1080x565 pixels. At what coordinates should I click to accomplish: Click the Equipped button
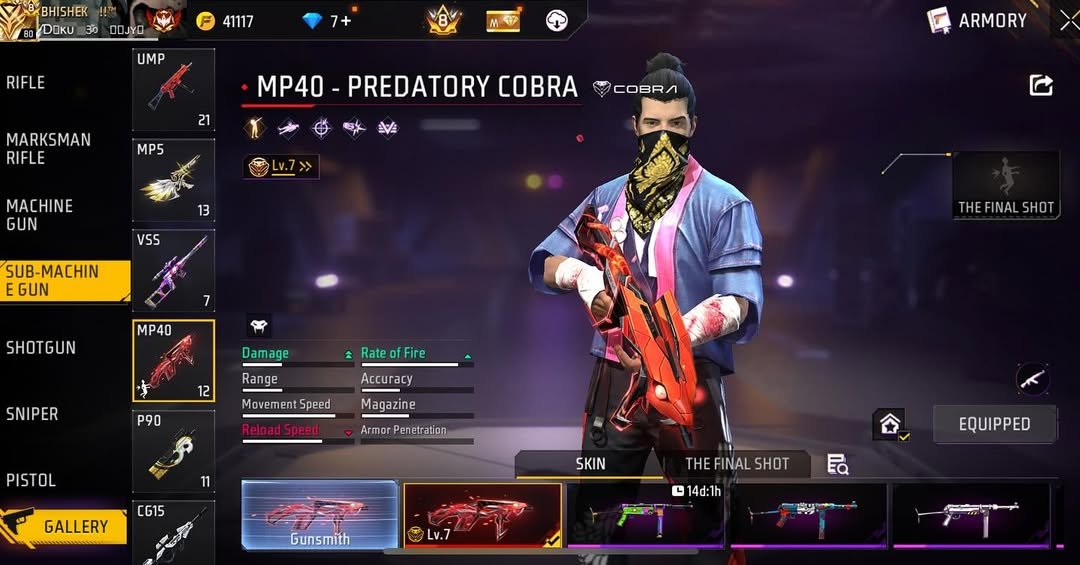pyautogui.click(x=994, y=424)
